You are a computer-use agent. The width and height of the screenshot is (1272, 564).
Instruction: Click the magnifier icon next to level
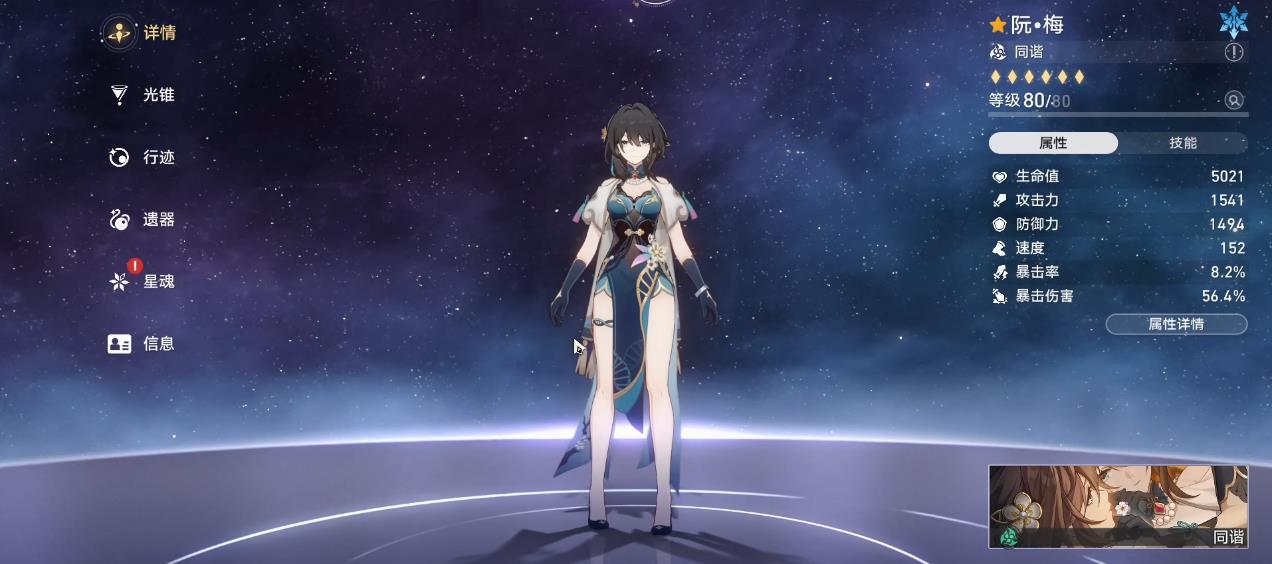tap(1234, 100)
